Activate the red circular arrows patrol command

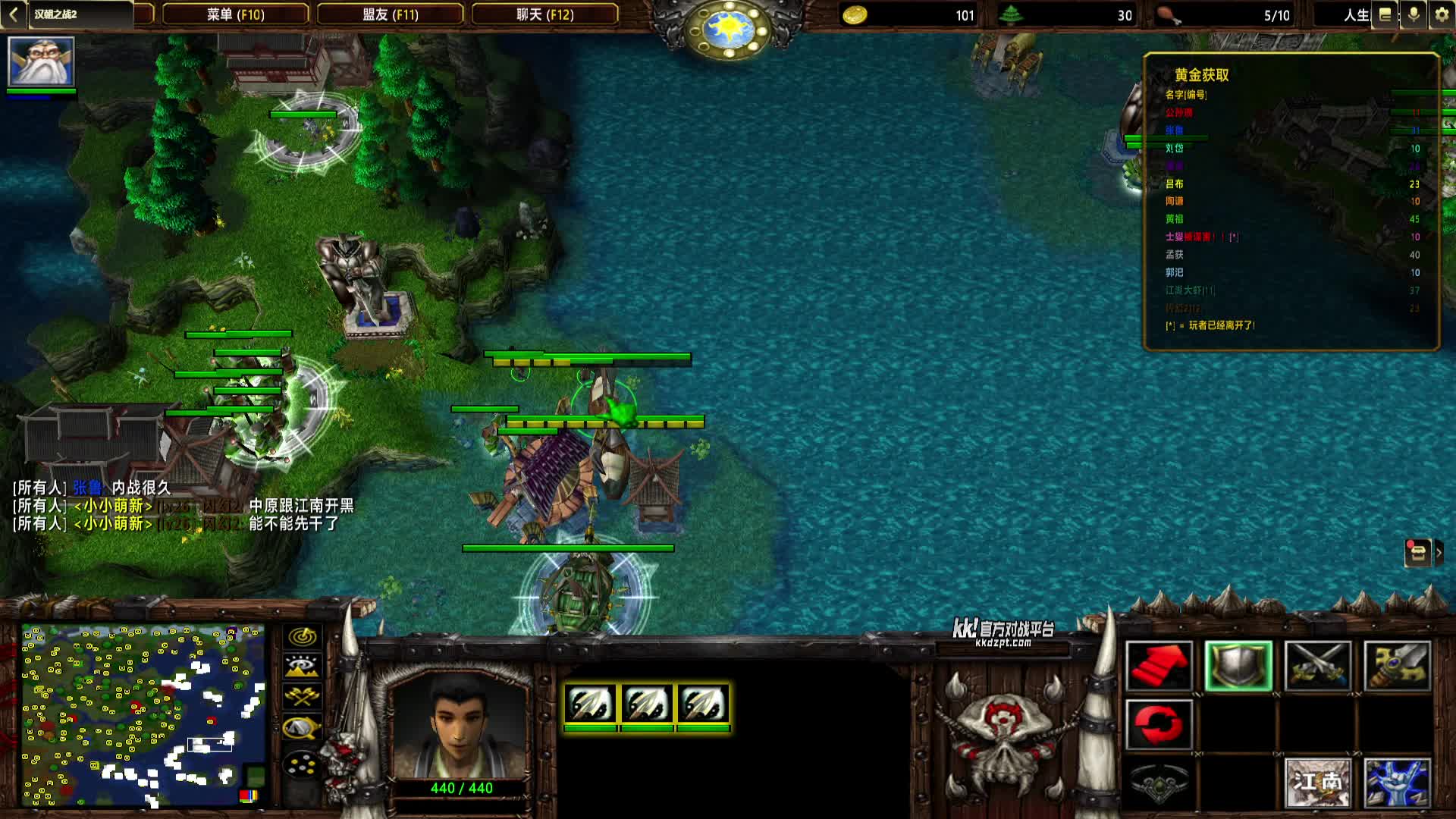point(1159,724)
